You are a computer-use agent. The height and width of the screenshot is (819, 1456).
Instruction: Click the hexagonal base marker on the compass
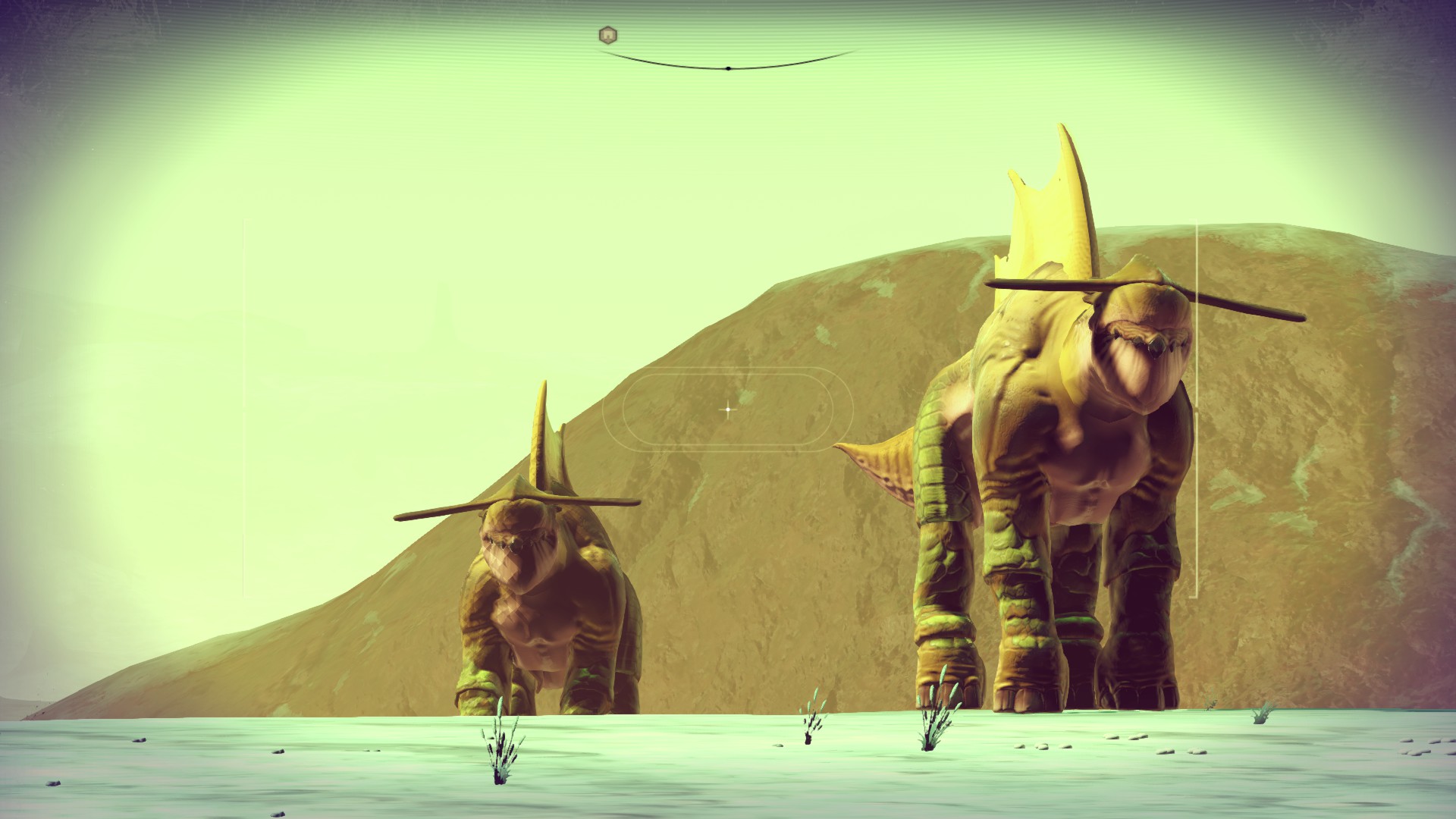(x=607, y=35)
